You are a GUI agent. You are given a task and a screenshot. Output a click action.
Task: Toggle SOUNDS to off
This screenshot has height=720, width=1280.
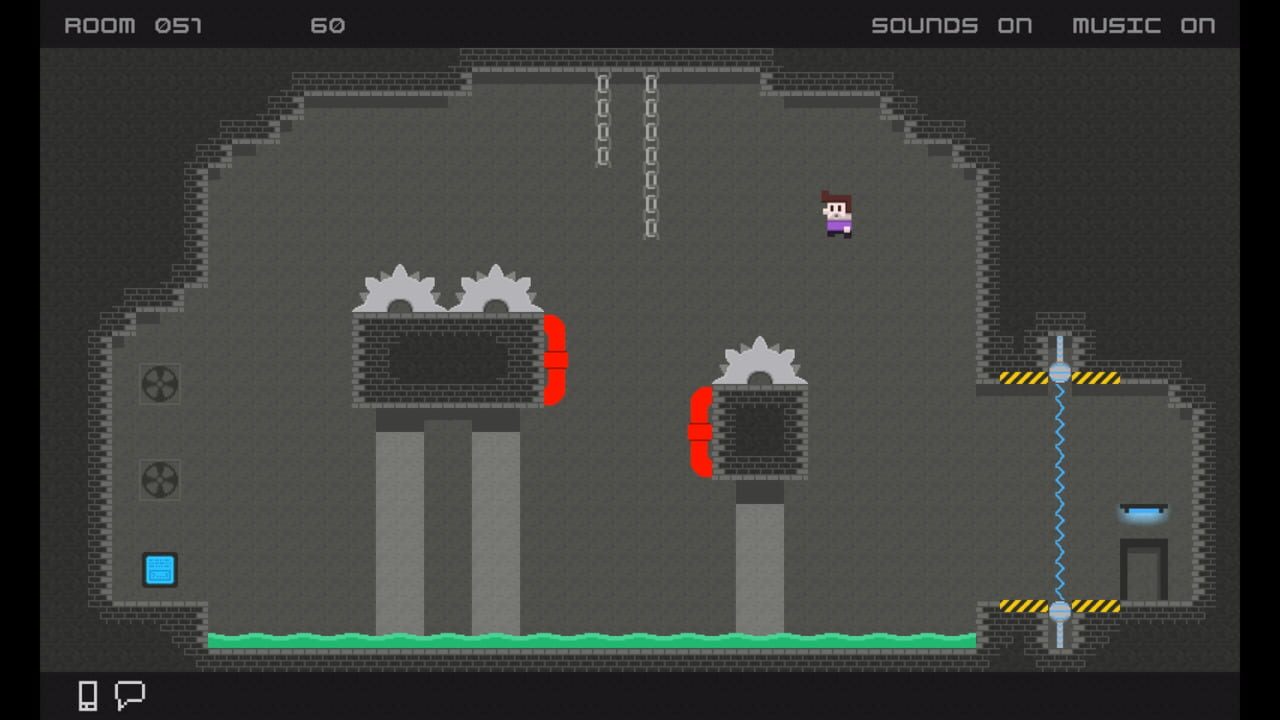pyautogui.click(x=951, y=26)
